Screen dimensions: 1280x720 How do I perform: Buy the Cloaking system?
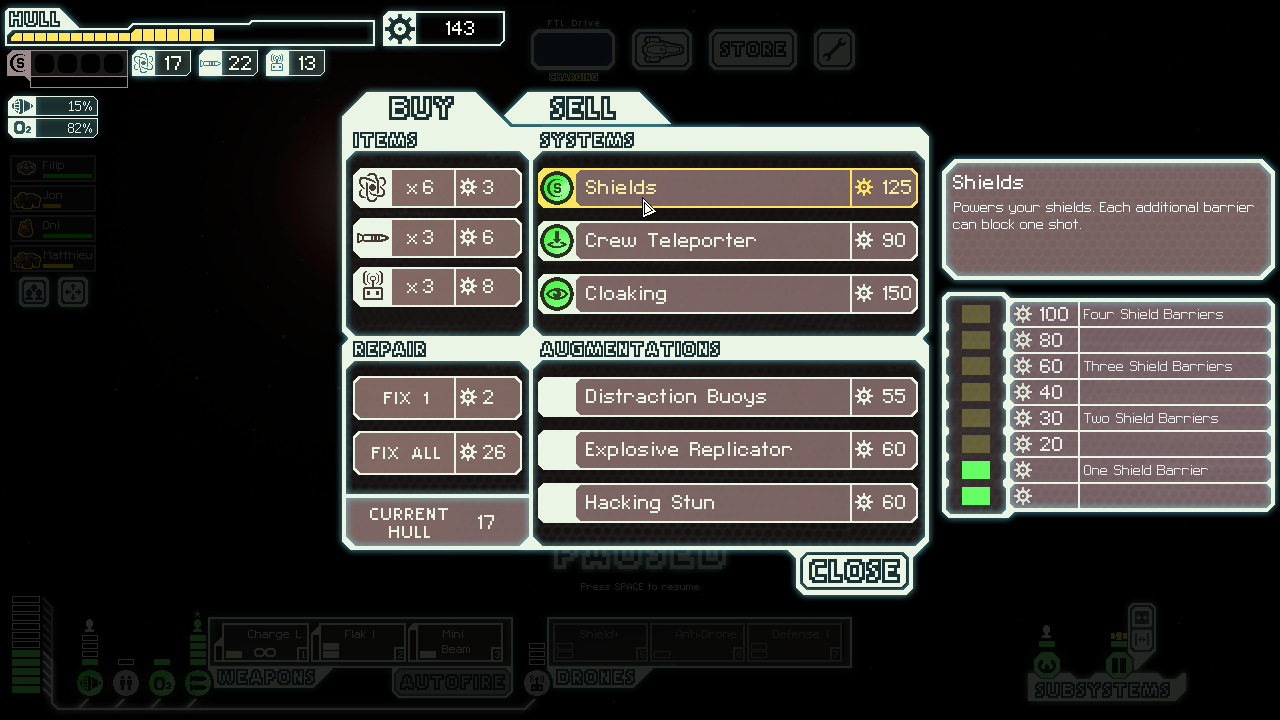point(727,294)
